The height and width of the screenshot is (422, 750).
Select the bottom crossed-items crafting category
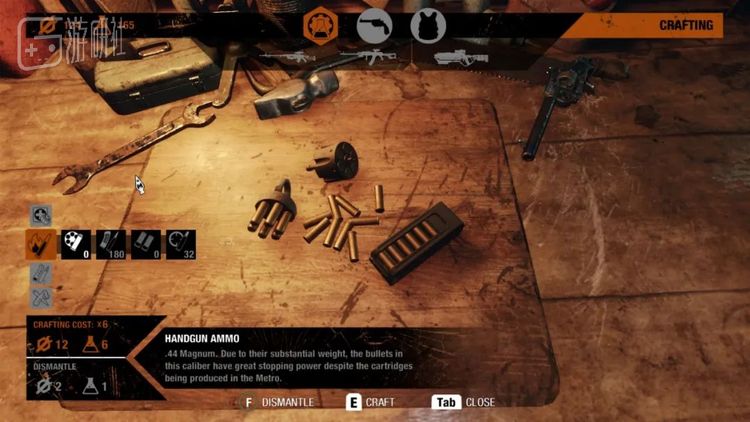[x=41, y=297]
